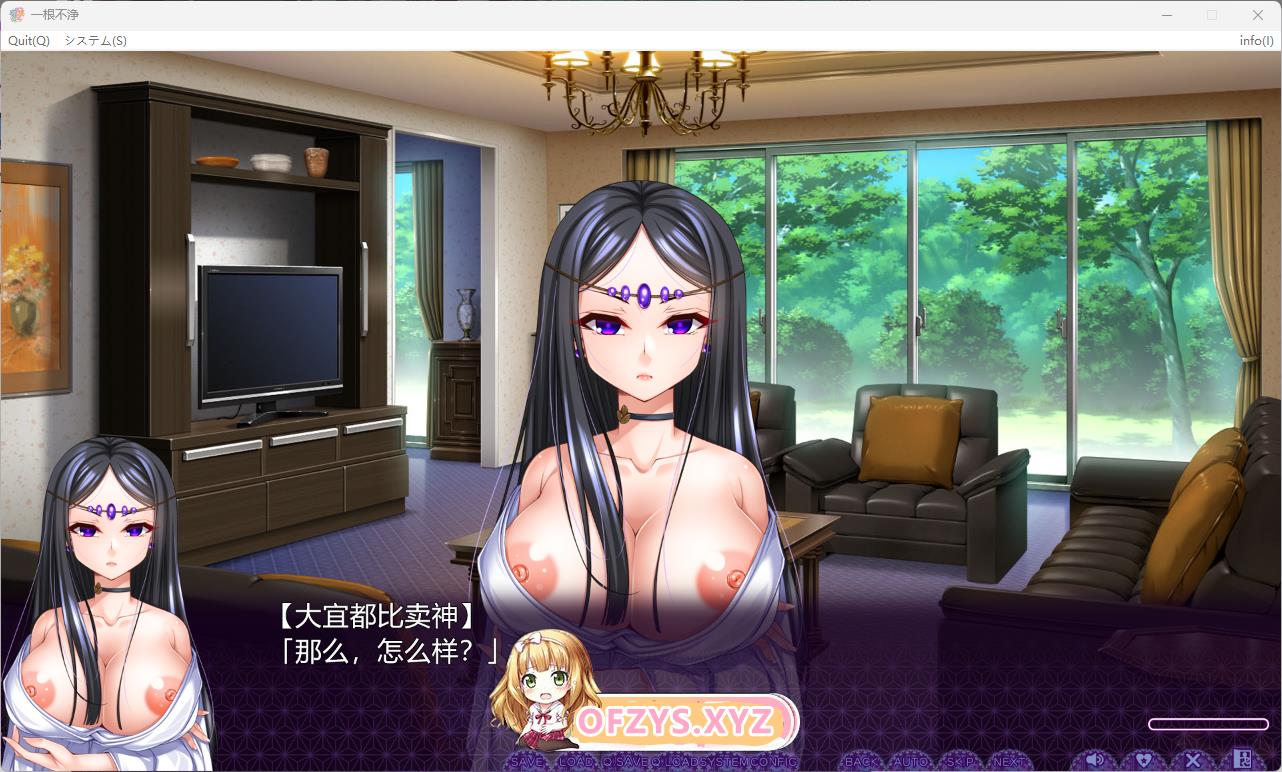
Task: Open the LOAD menu
Action: pos(576,761)
